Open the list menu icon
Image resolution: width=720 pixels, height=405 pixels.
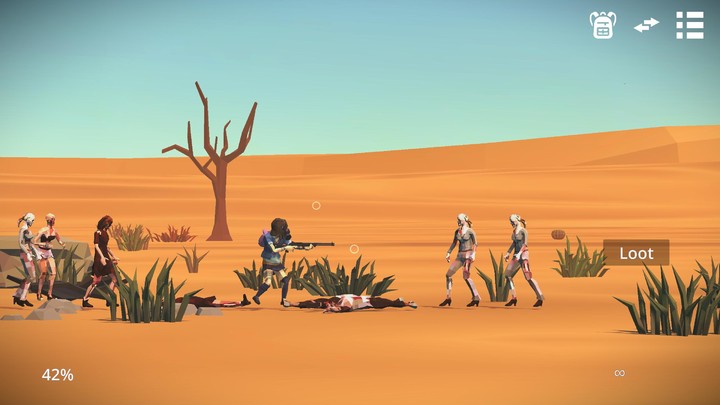point(690,25)
